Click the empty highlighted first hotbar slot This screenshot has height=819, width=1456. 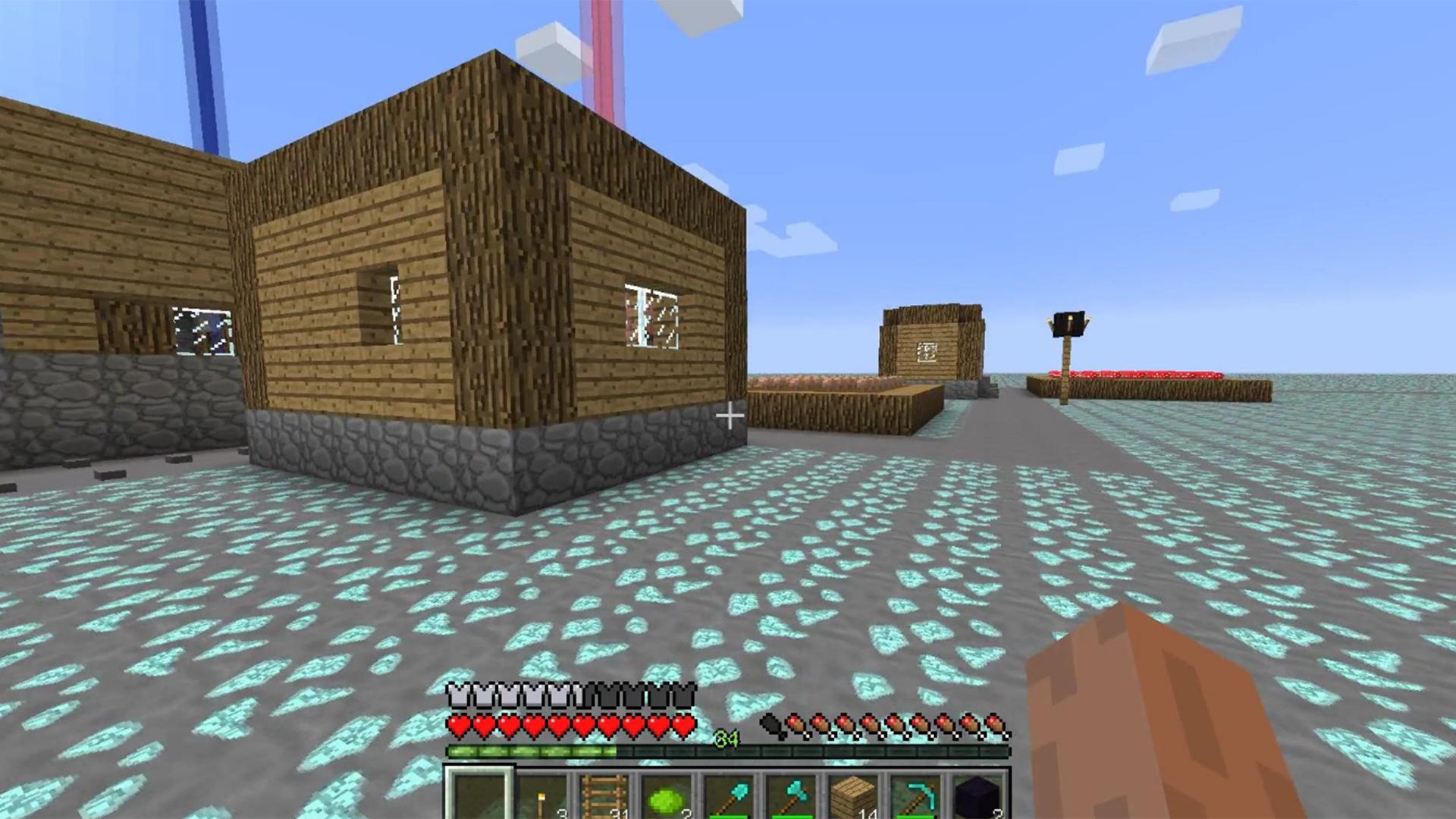click(x=479, y=795)
